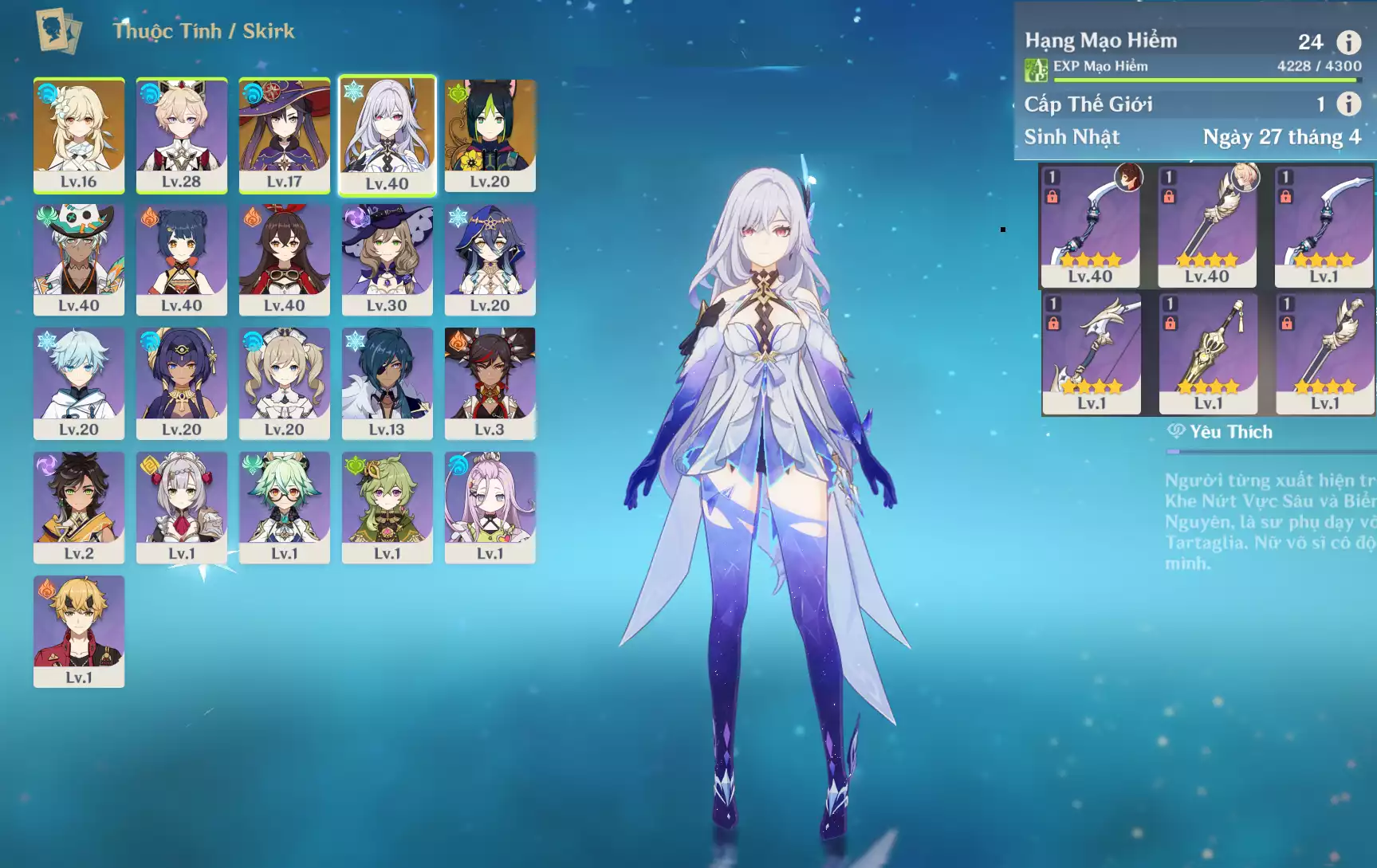Select Thoma's Lv.1 character card

[x=79, y=630]
